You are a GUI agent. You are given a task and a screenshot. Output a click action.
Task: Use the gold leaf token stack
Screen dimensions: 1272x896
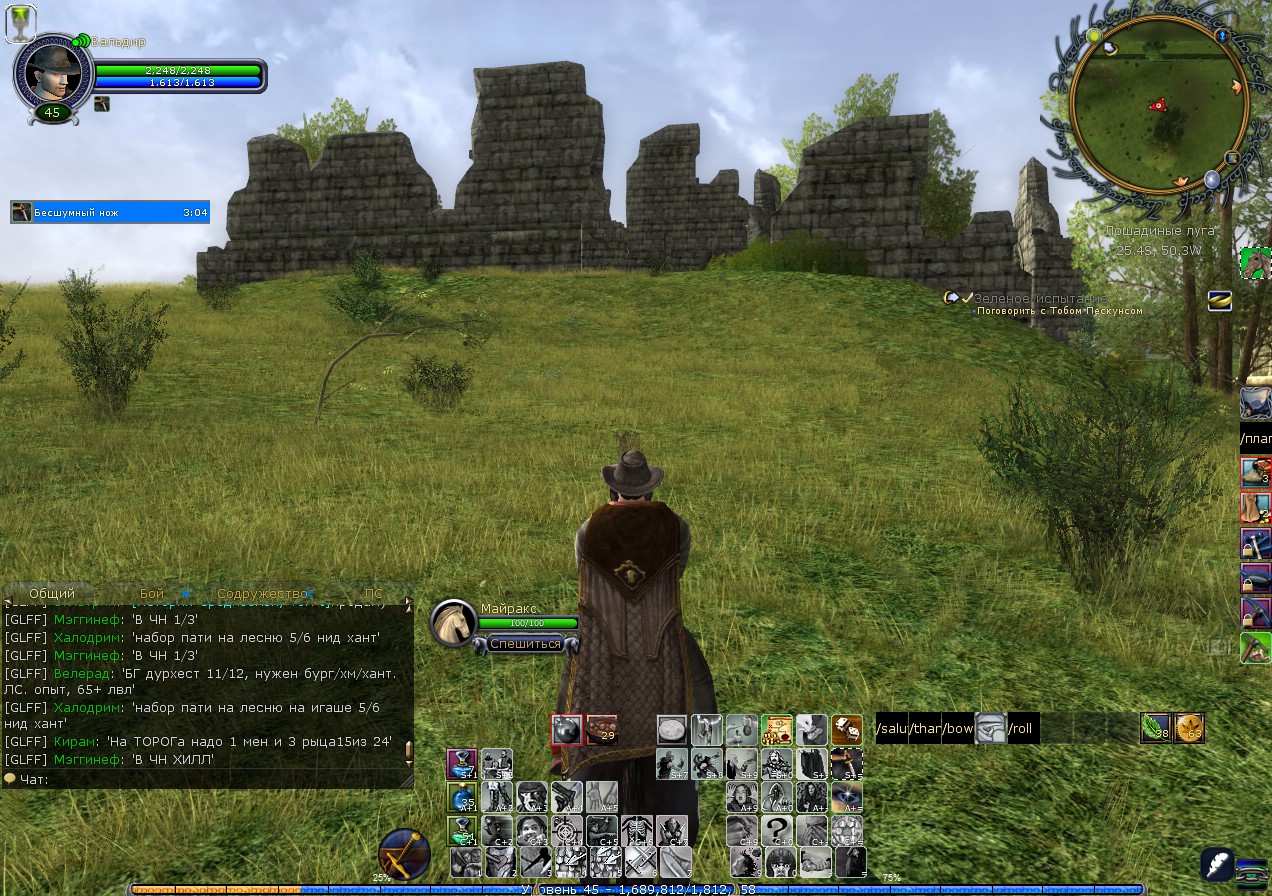(x=1189, y=728)
